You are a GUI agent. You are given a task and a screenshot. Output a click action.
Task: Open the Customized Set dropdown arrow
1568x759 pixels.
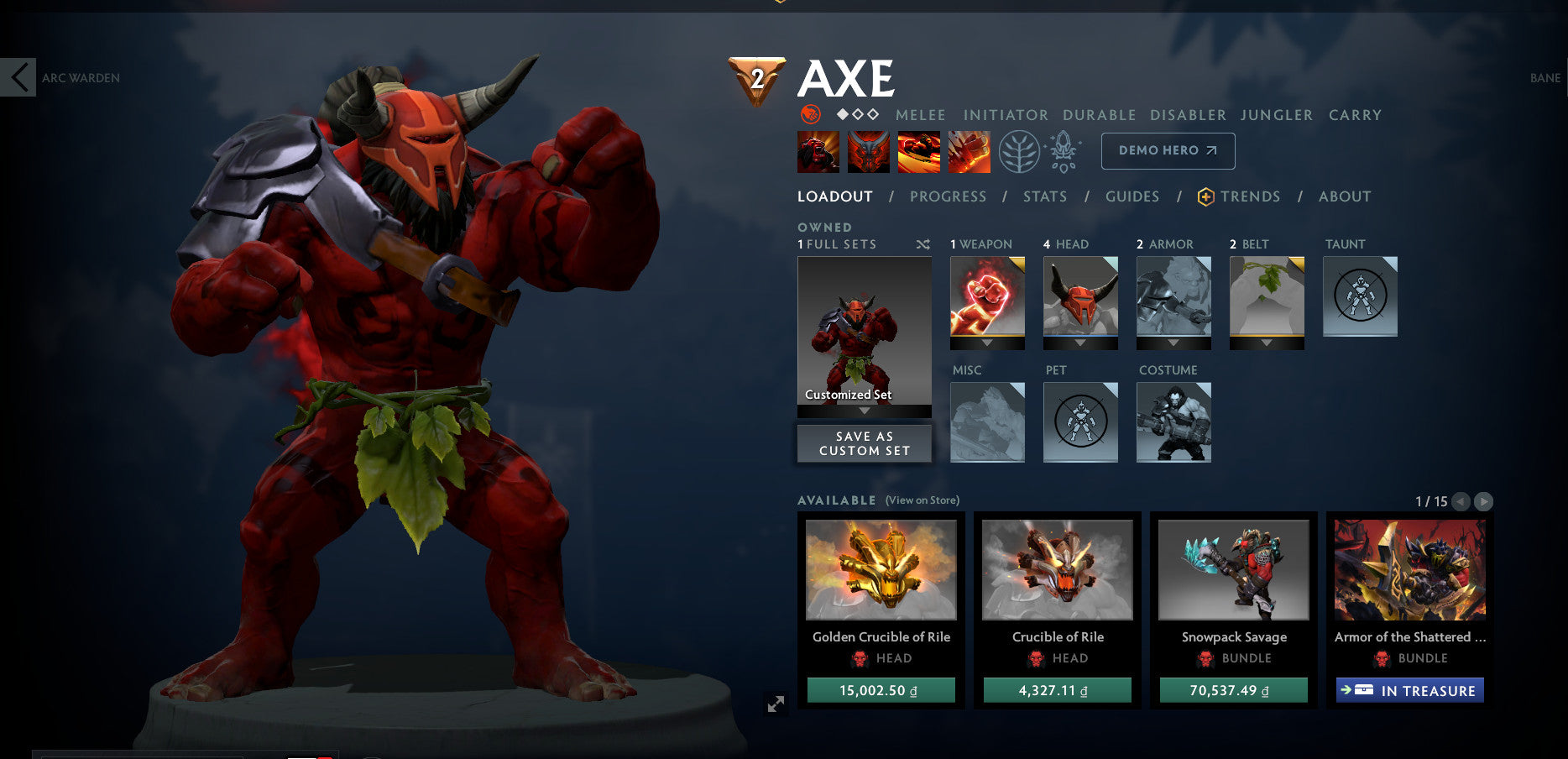pos(864,411)
